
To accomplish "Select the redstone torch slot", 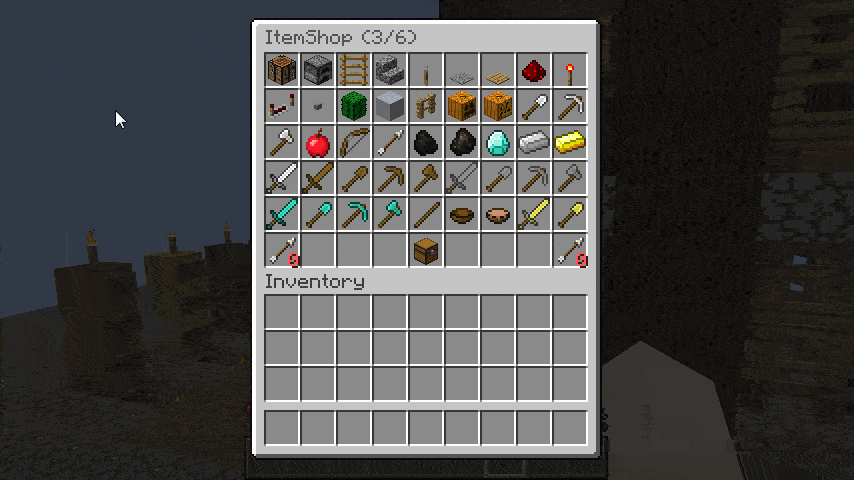I will [x=570, y=71].
